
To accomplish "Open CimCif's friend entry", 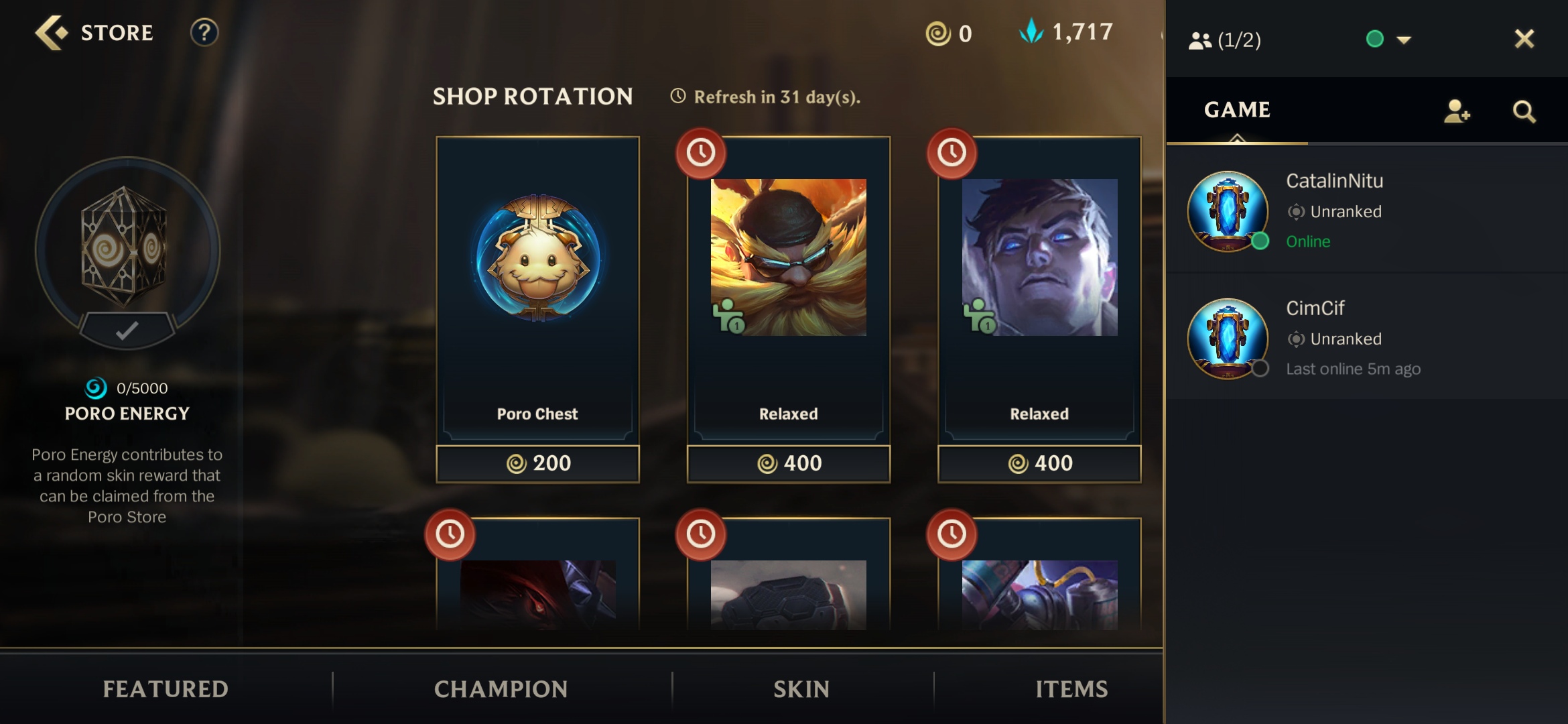I will point(1367,338).
